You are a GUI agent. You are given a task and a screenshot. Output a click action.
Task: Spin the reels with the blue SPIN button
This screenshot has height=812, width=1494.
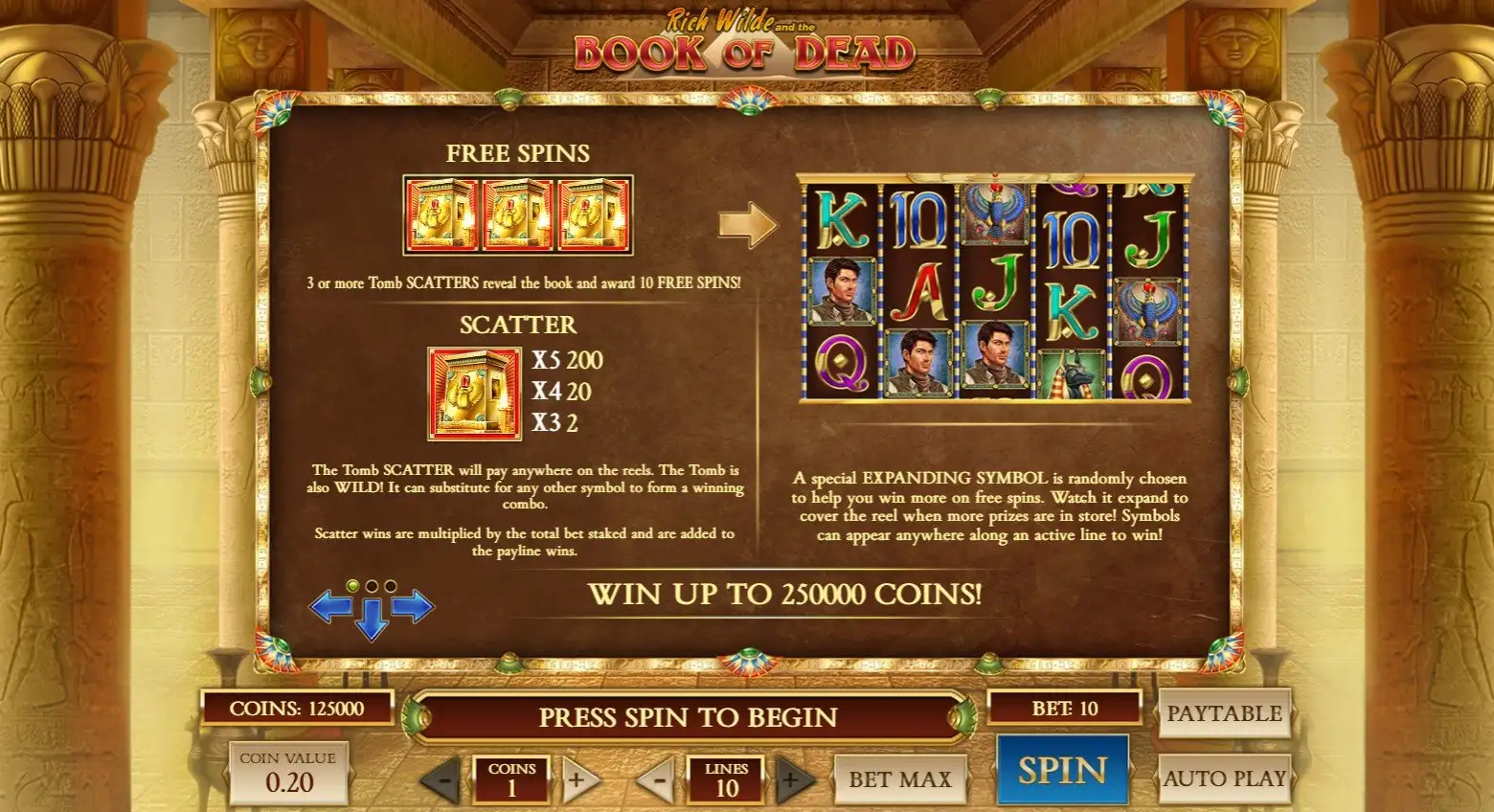tap(1062, 771)
